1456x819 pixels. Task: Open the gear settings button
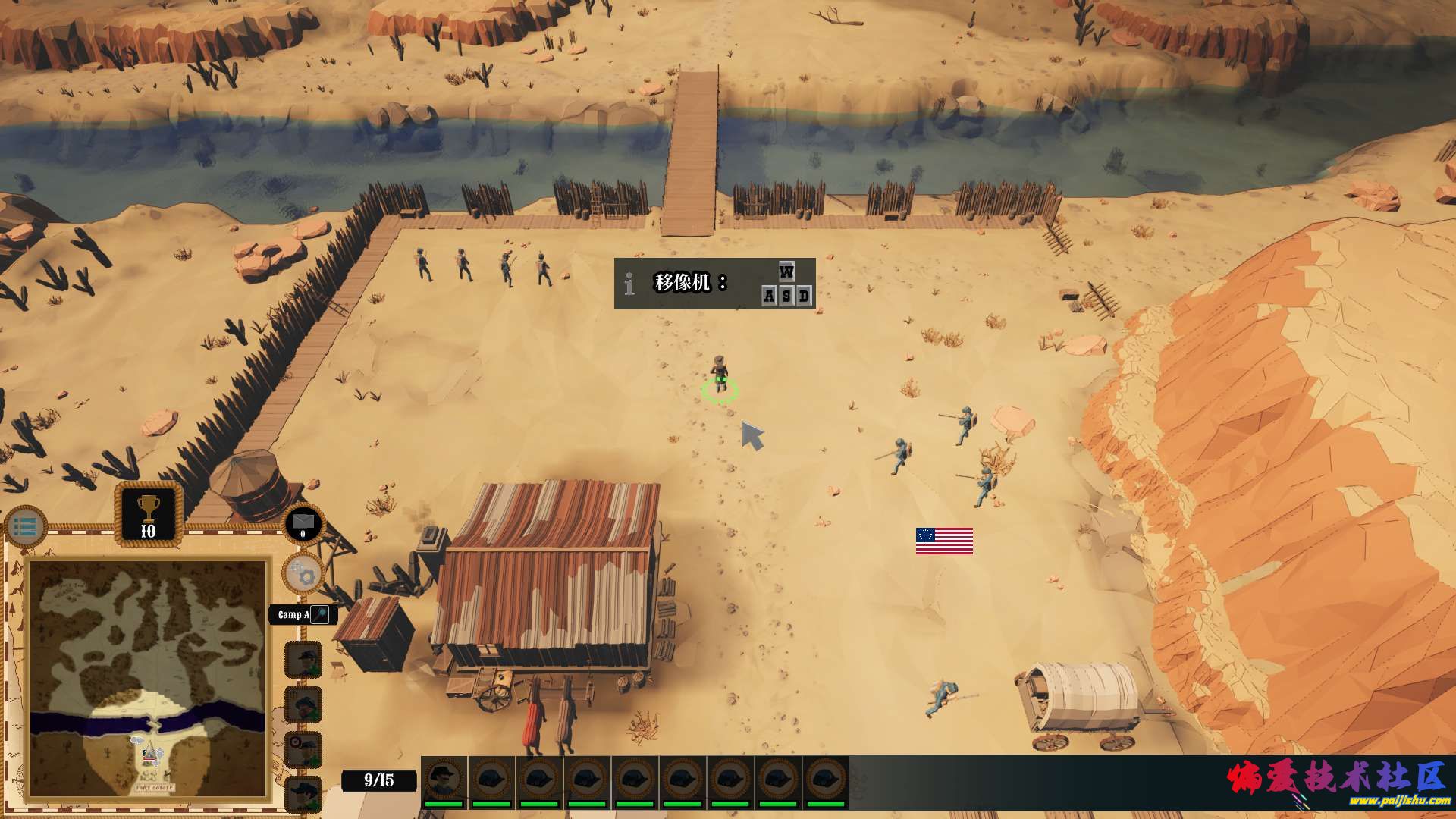click(303, 574)
